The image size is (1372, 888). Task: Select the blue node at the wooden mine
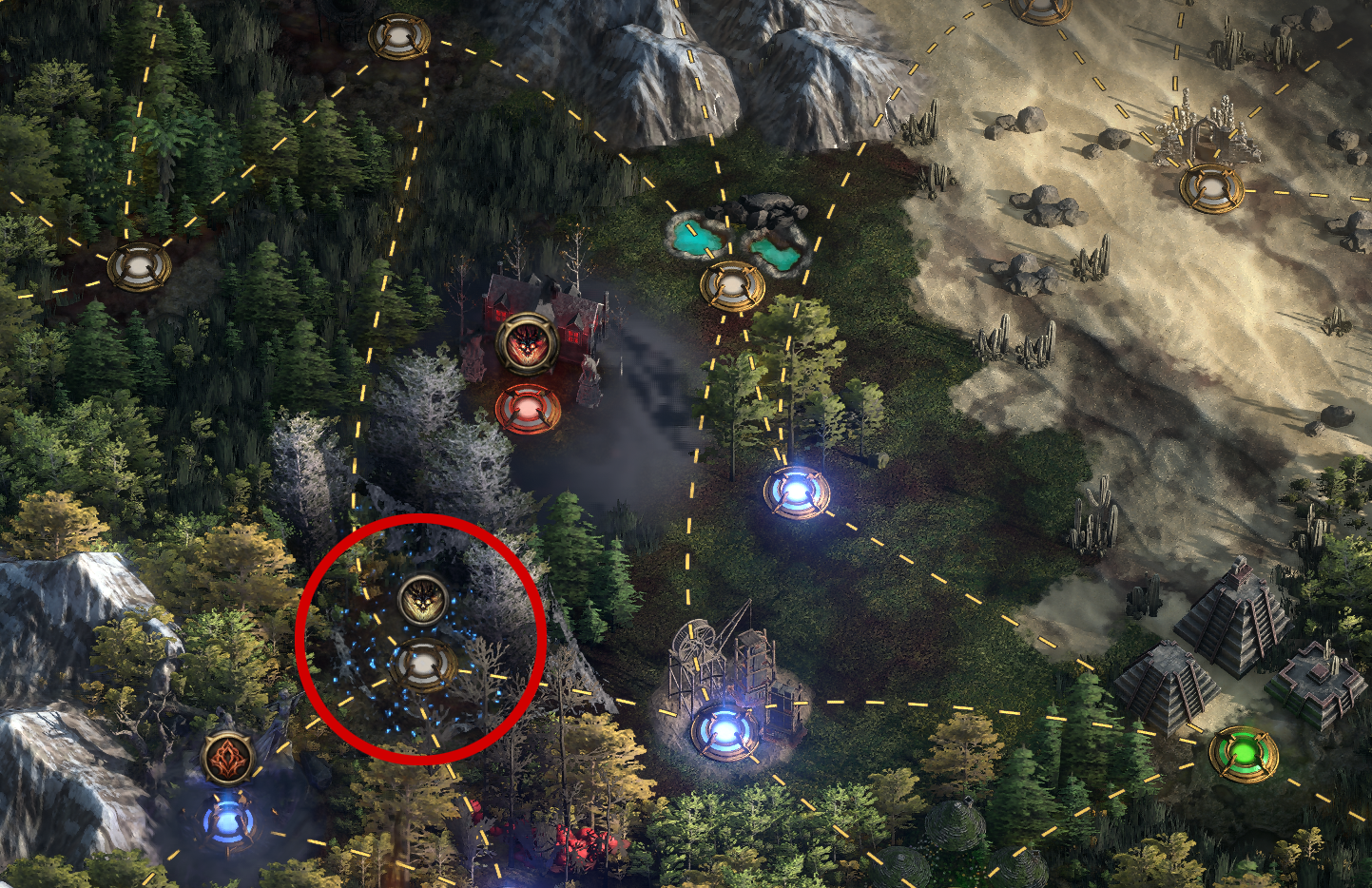[725, 730]
